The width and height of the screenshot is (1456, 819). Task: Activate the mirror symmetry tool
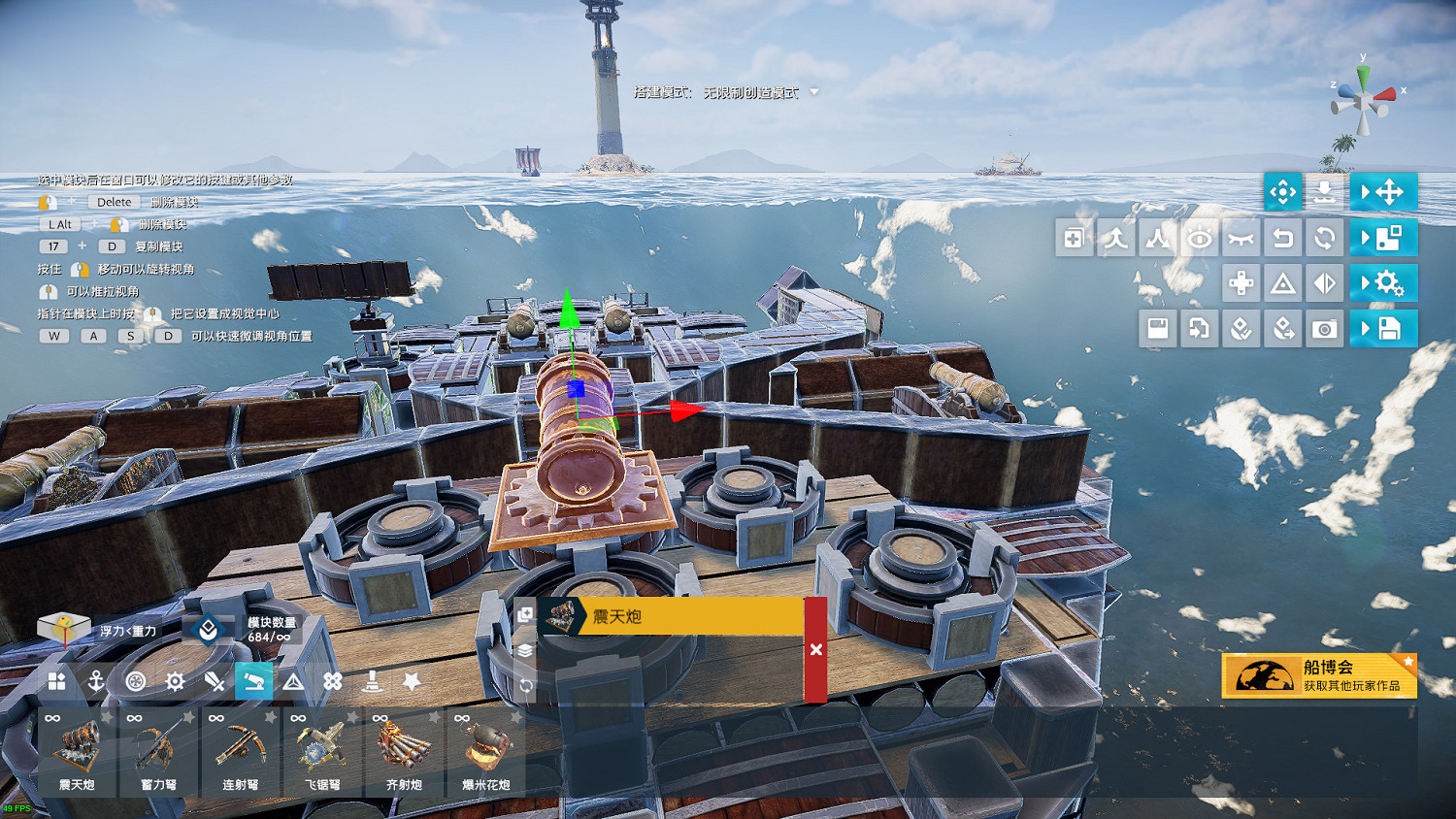pyautogui.click(x=1324, y=283)
